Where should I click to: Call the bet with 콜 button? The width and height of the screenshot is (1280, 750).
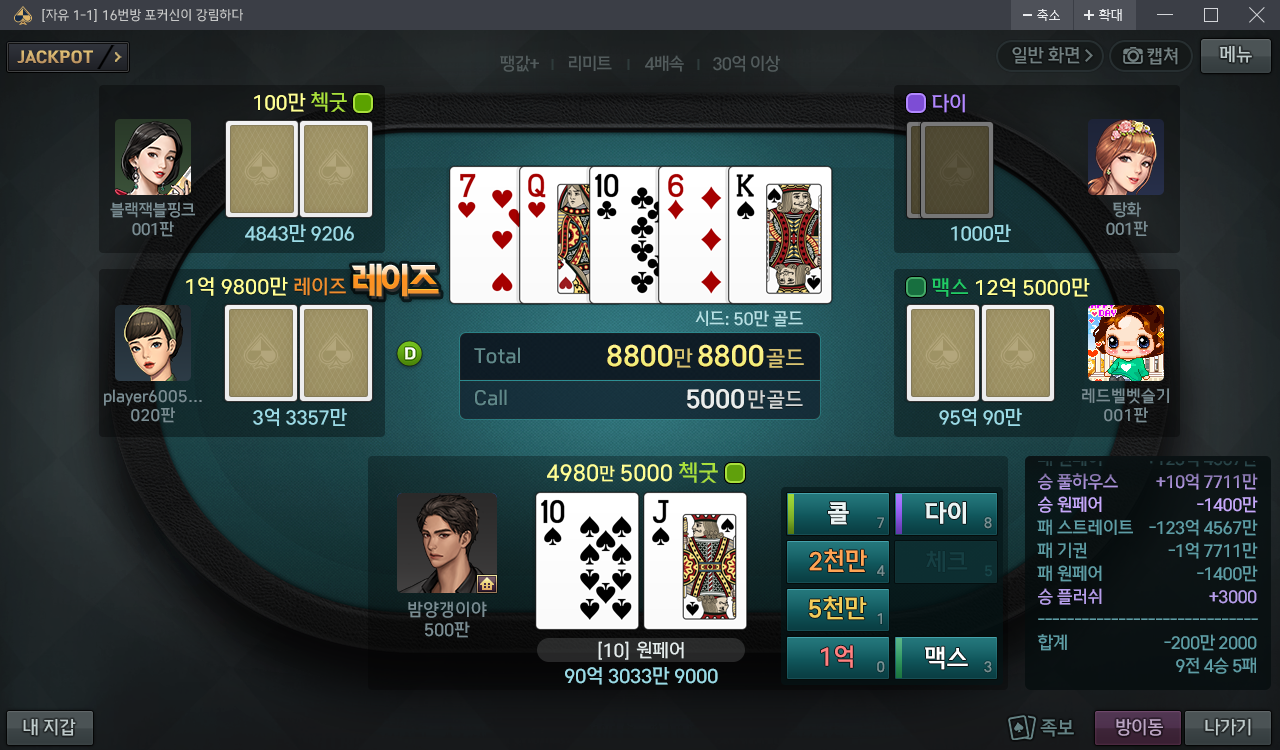(838, 514)
